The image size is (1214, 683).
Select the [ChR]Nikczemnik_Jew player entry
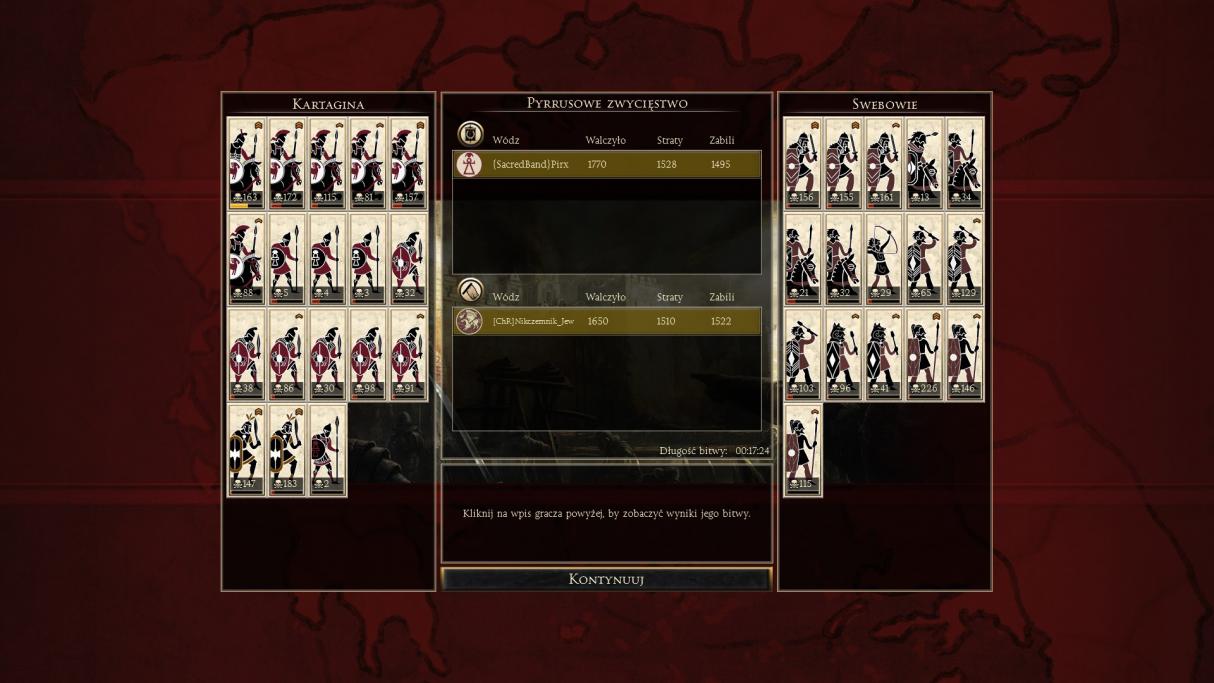pyautogui.click(x=607, y=321)
